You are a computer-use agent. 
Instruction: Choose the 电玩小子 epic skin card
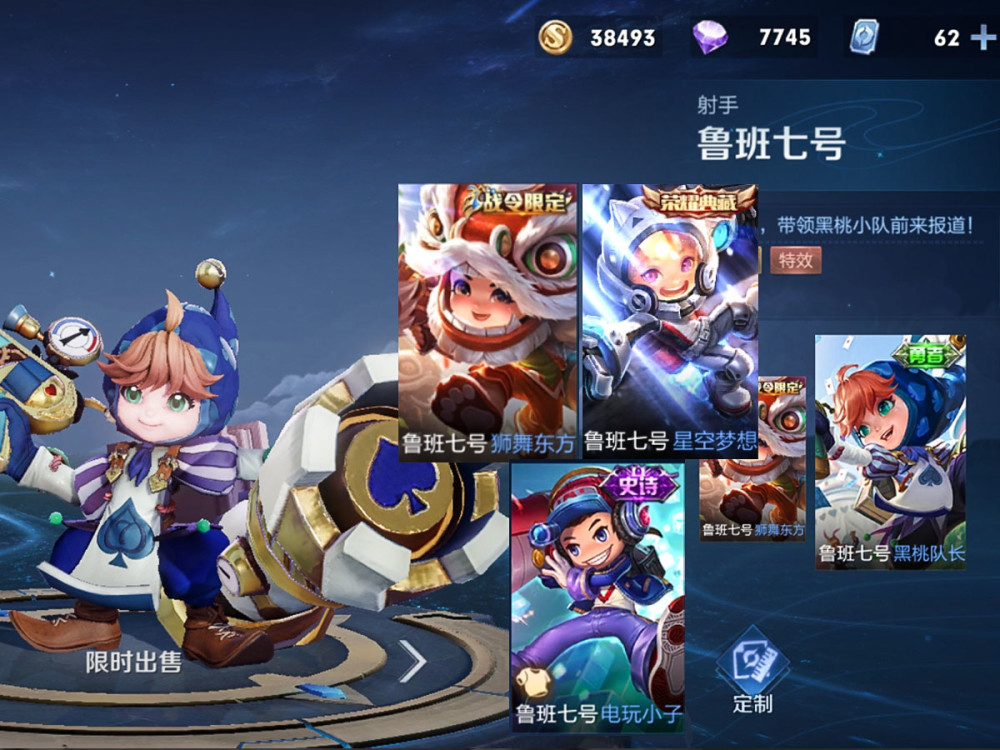coord(597,595)
